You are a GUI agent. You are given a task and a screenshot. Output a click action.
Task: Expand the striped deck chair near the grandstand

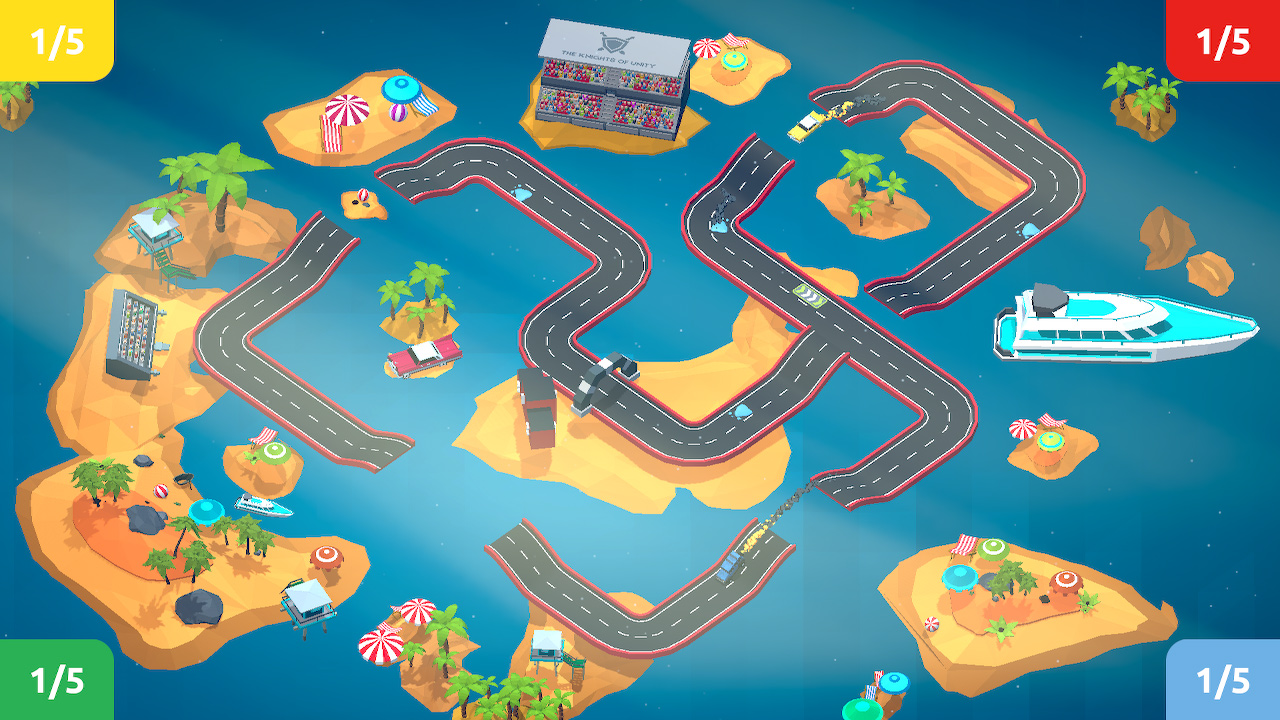[736, 42]
